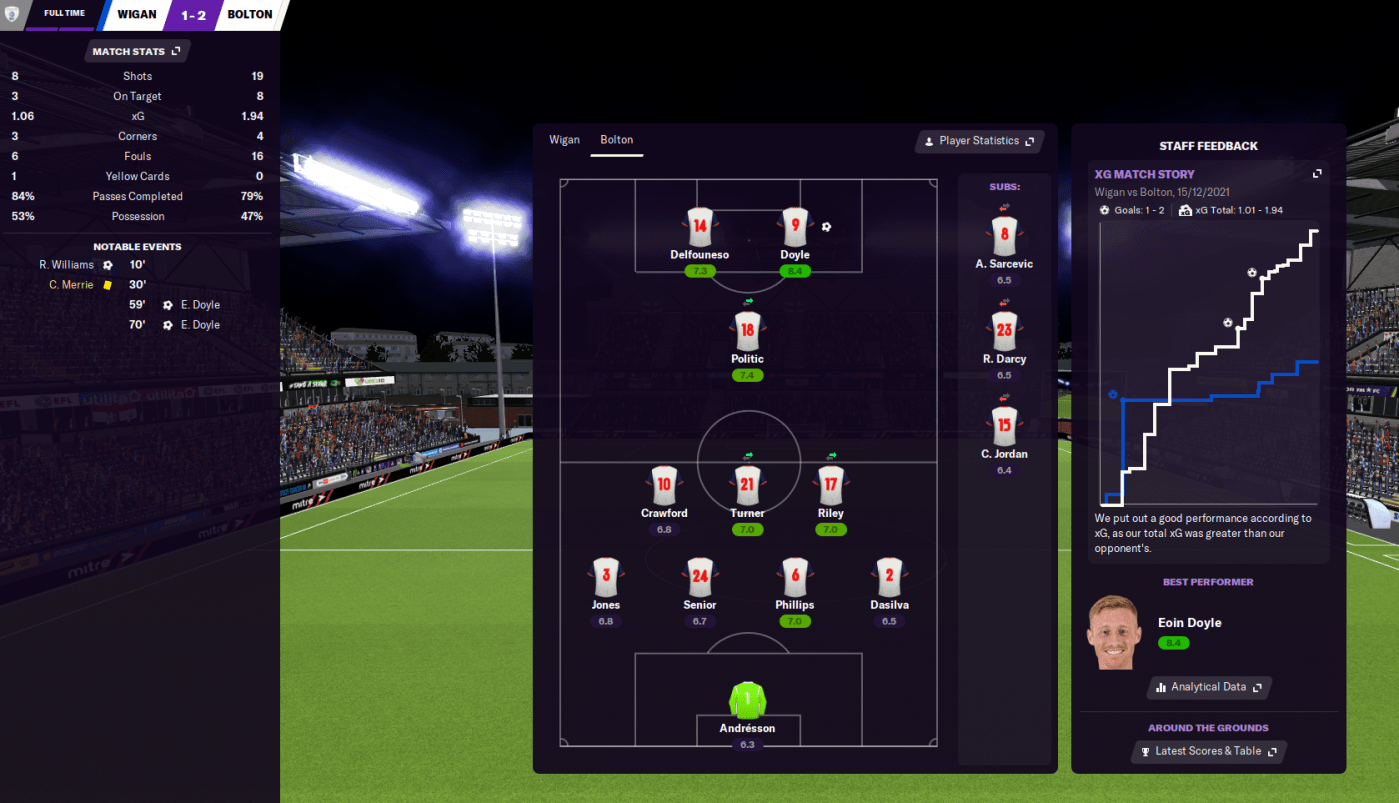Open the Match Stats panel
Screen dimensions: 1399x803
coord(136,51)
